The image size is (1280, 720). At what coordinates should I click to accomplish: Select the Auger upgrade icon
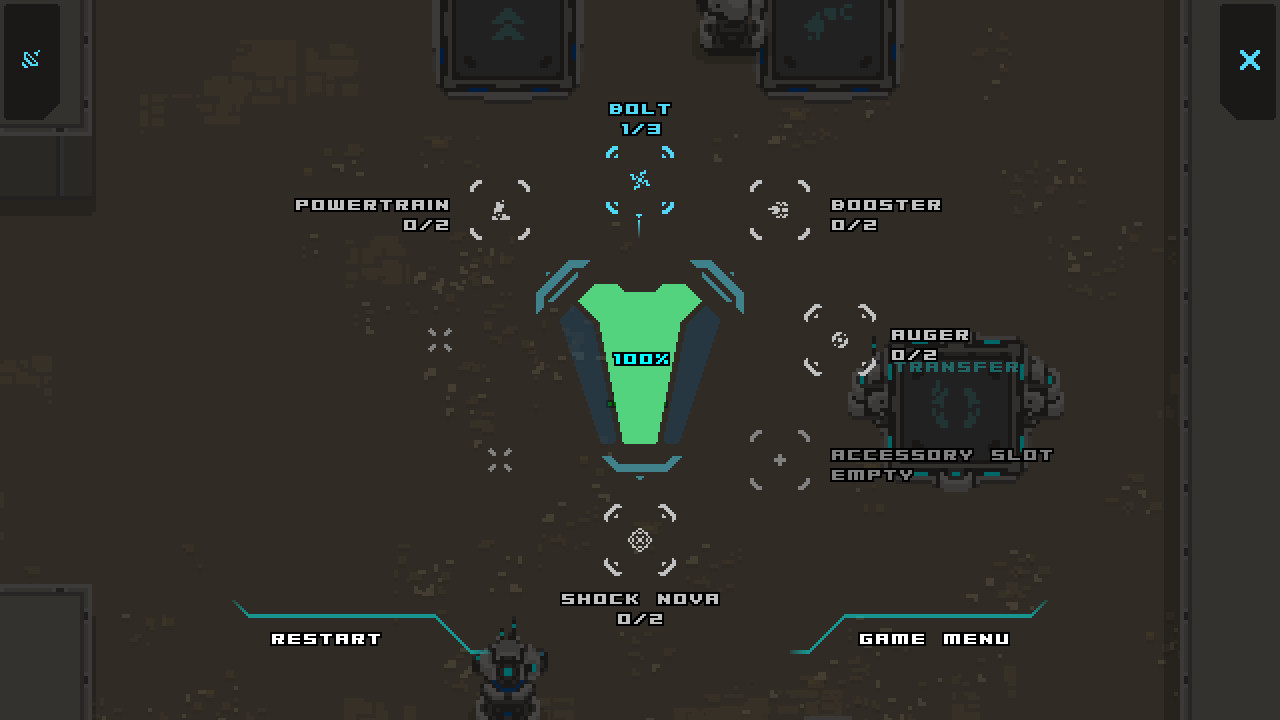tap(838, 340)
